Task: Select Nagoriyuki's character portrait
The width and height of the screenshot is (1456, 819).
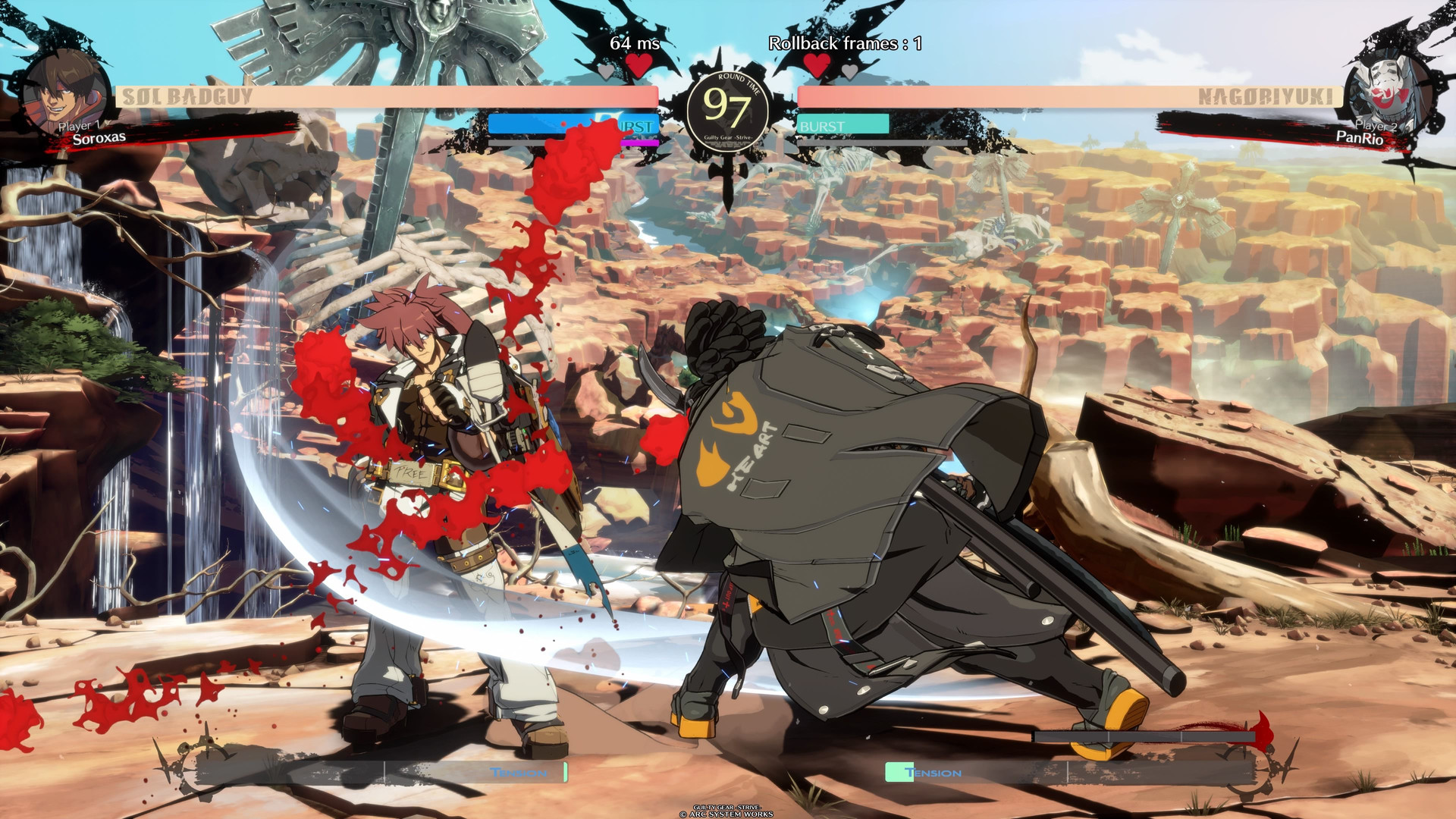Action: click(x=1388, y=91)
